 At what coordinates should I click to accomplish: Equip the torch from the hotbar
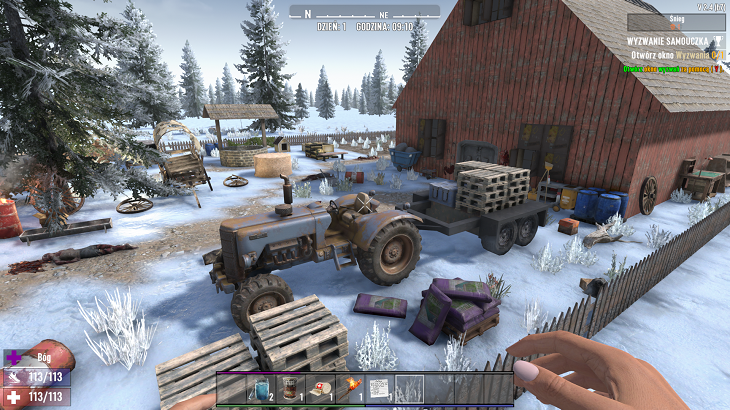351,389
